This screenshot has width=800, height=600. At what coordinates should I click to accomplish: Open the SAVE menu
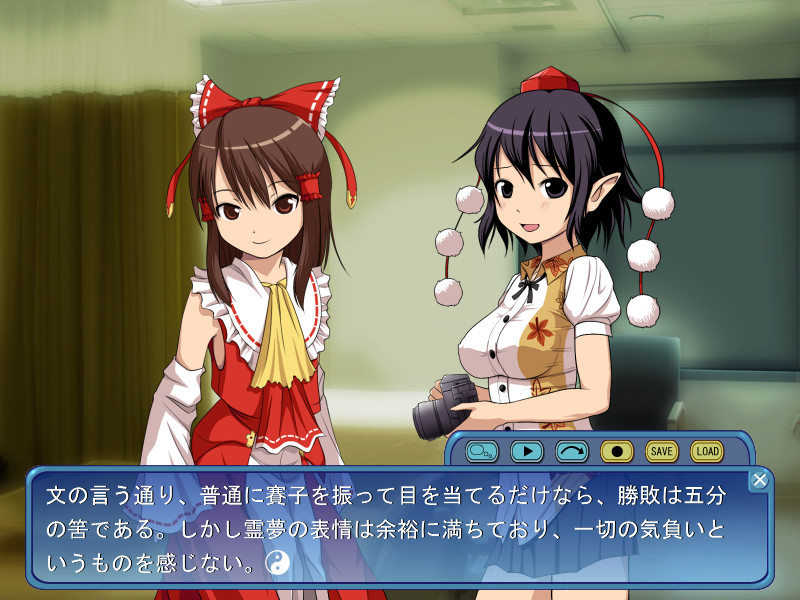662,451
